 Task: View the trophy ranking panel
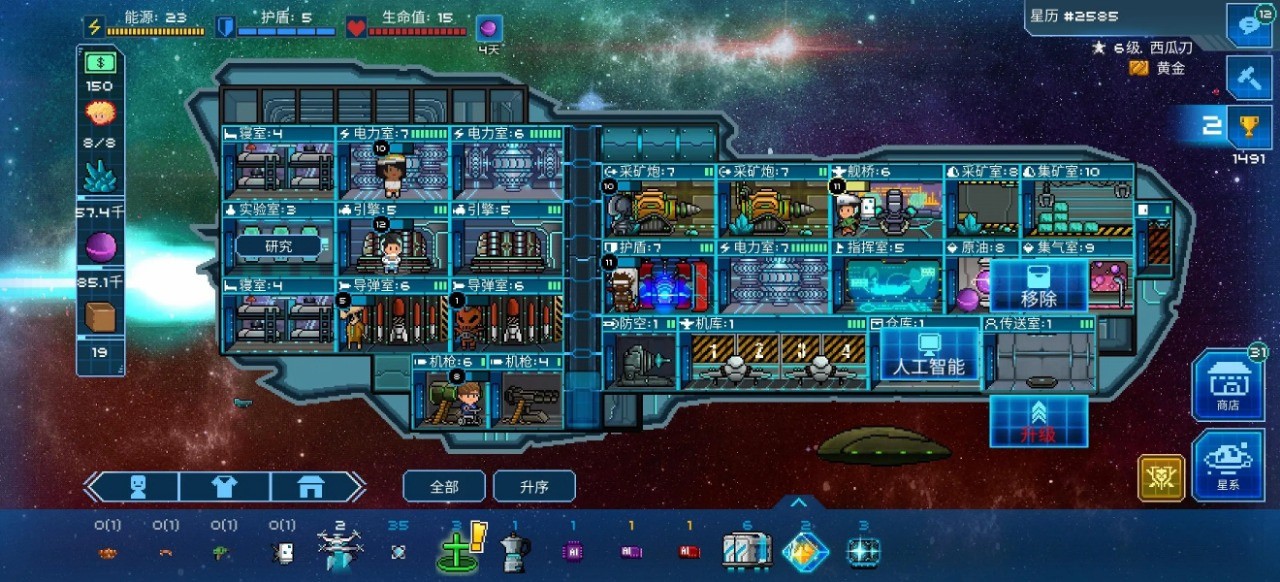pos(1249,126)
